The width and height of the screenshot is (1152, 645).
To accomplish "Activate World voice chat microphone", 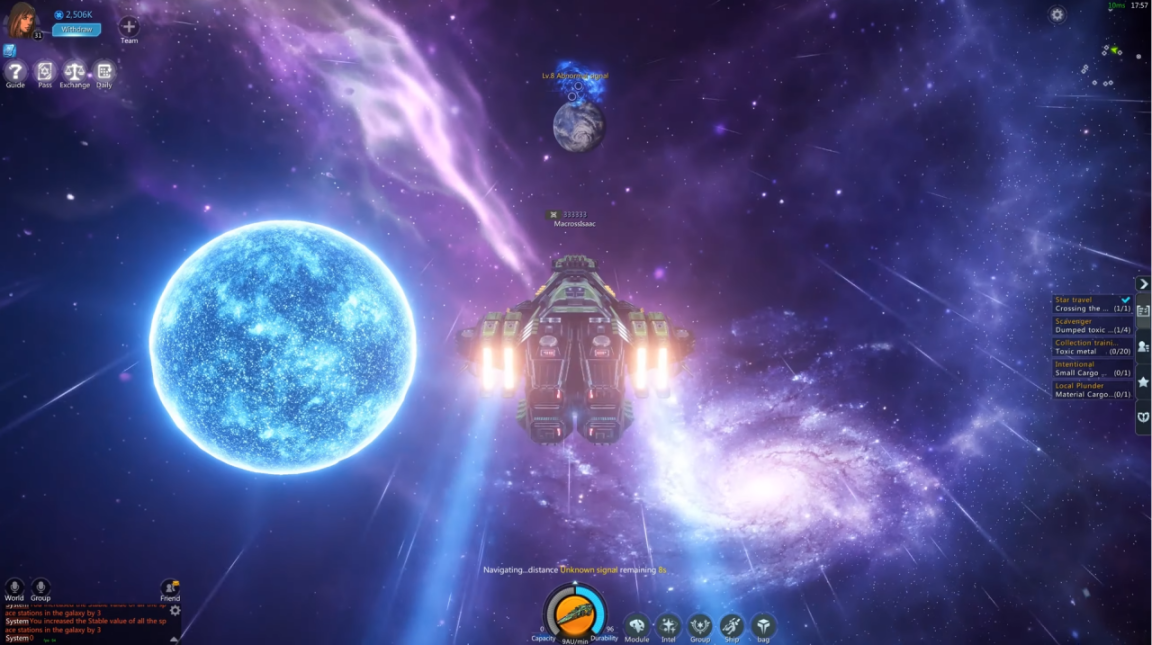I will pyautogui.click(x=14, y=586).
